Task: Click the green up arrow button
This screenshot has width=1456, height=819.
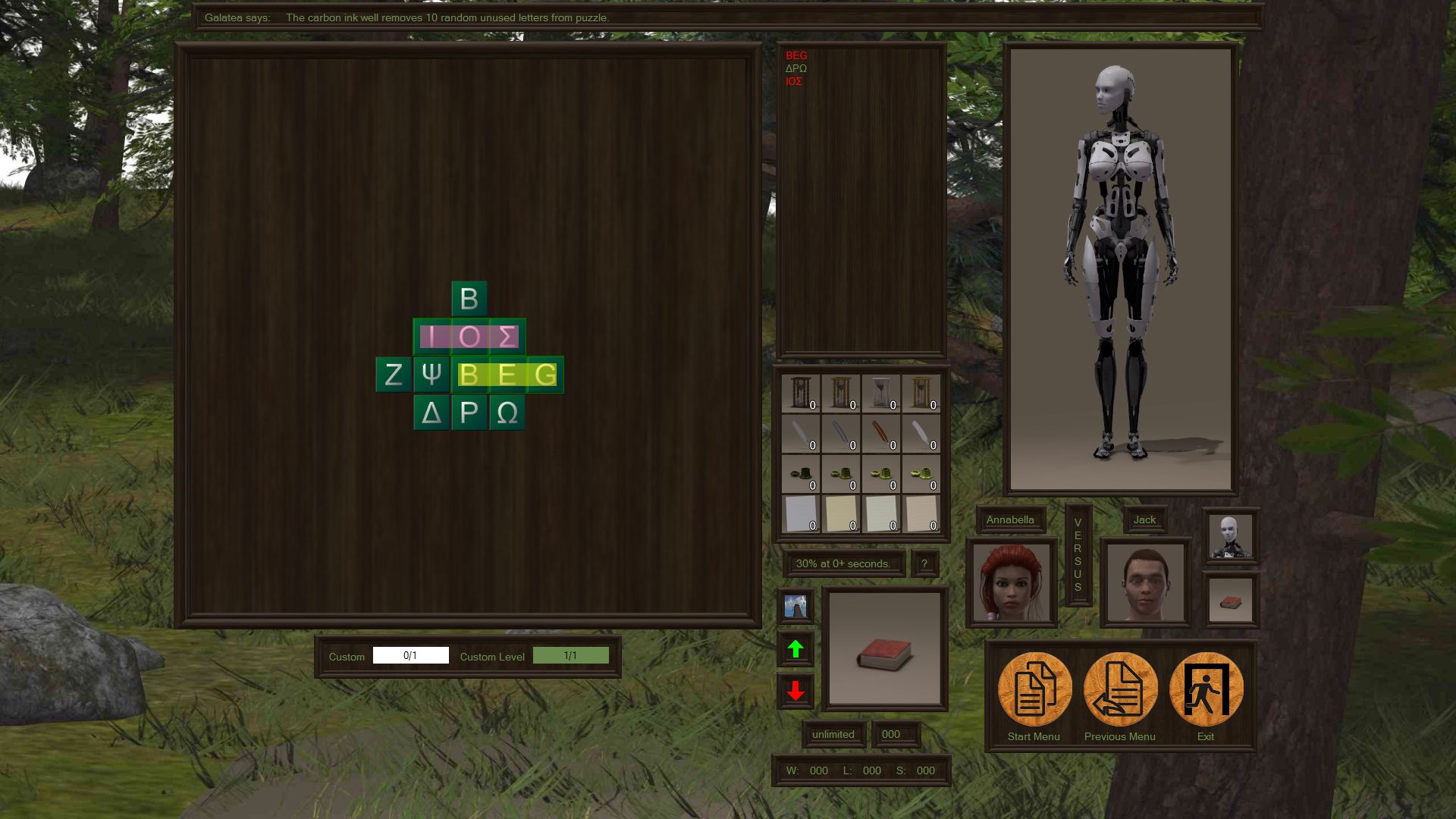Action: [795, 649]
